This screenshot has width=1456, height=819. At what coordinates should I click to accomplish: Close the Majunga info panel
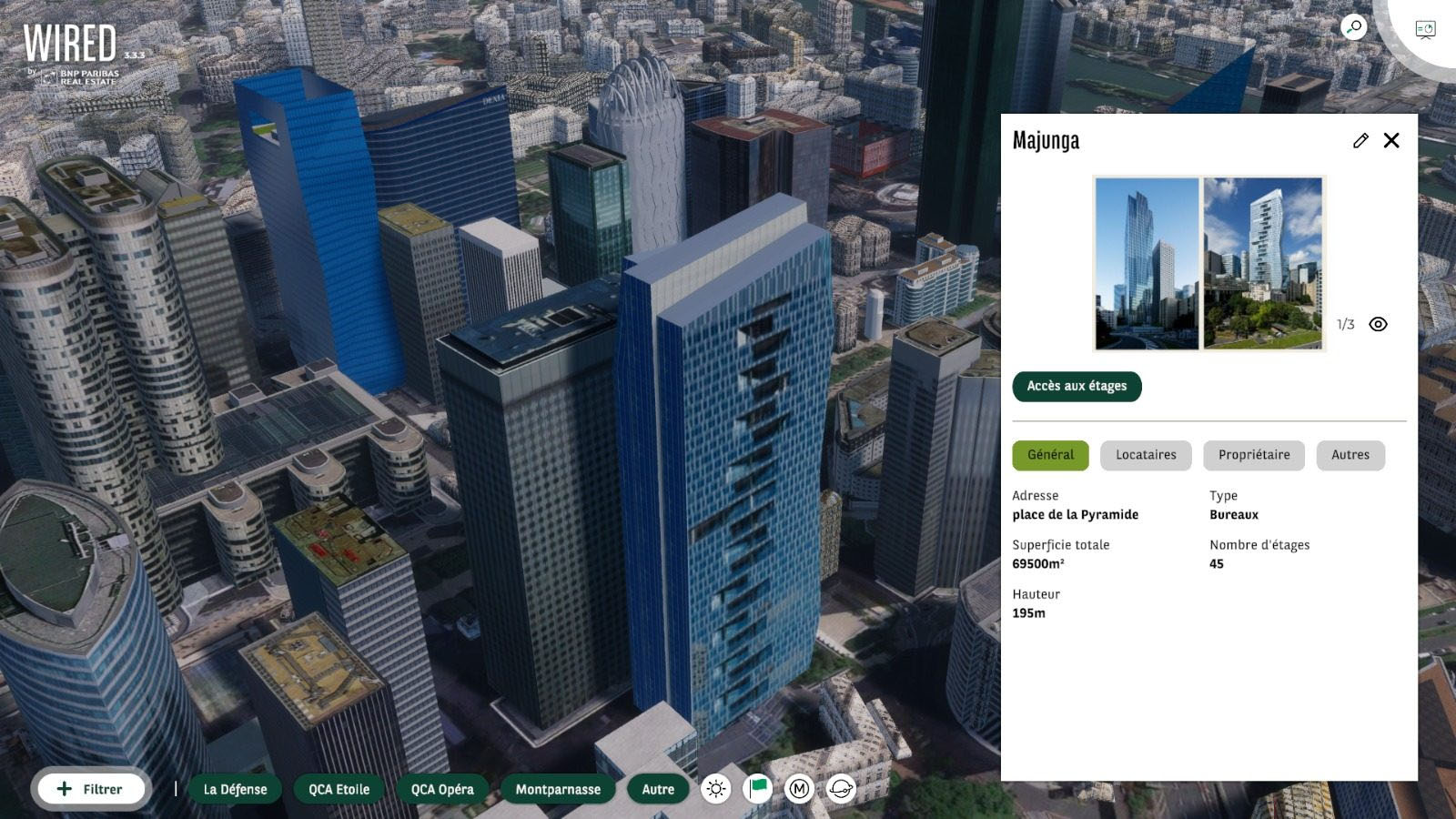(1391, 140)
